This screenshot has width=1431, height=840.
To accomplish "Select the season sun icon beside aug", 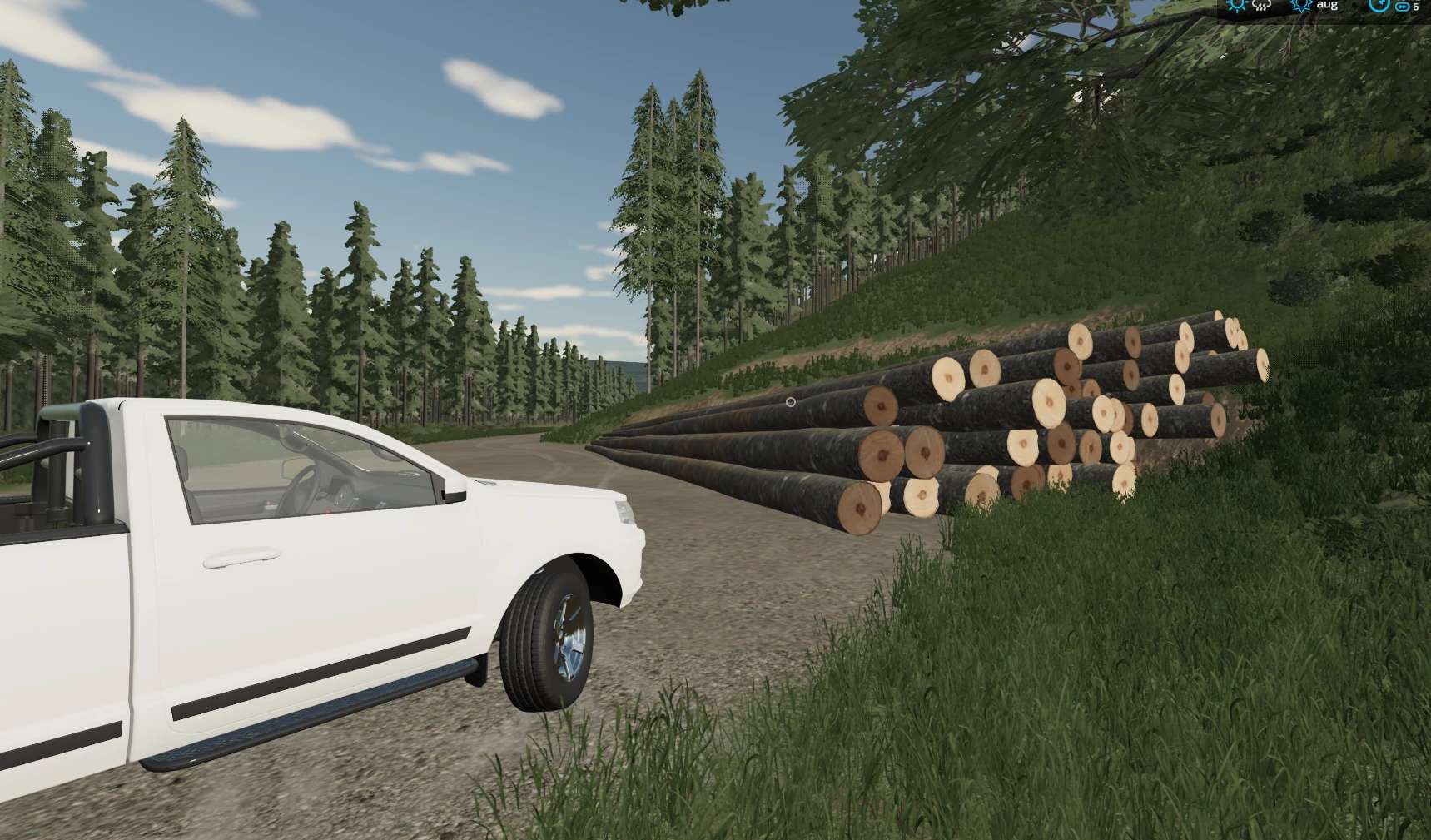I will [1300, 6].
